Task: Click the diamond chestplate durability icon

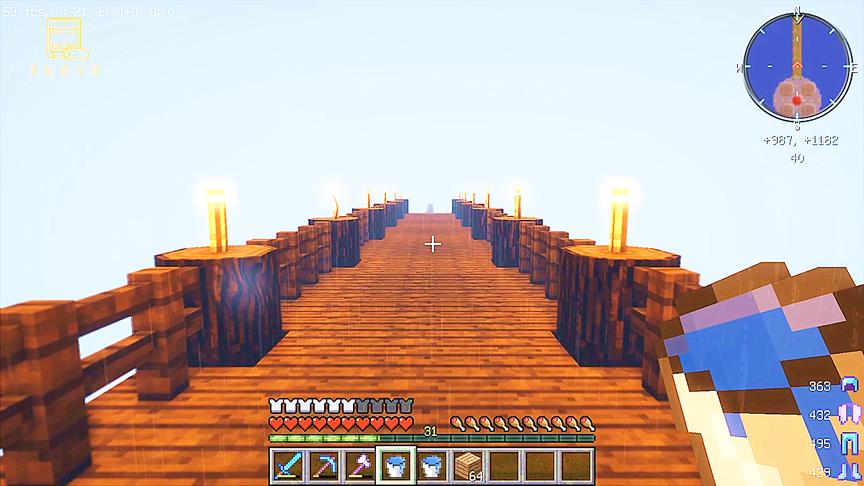Action: click(850, 414)
